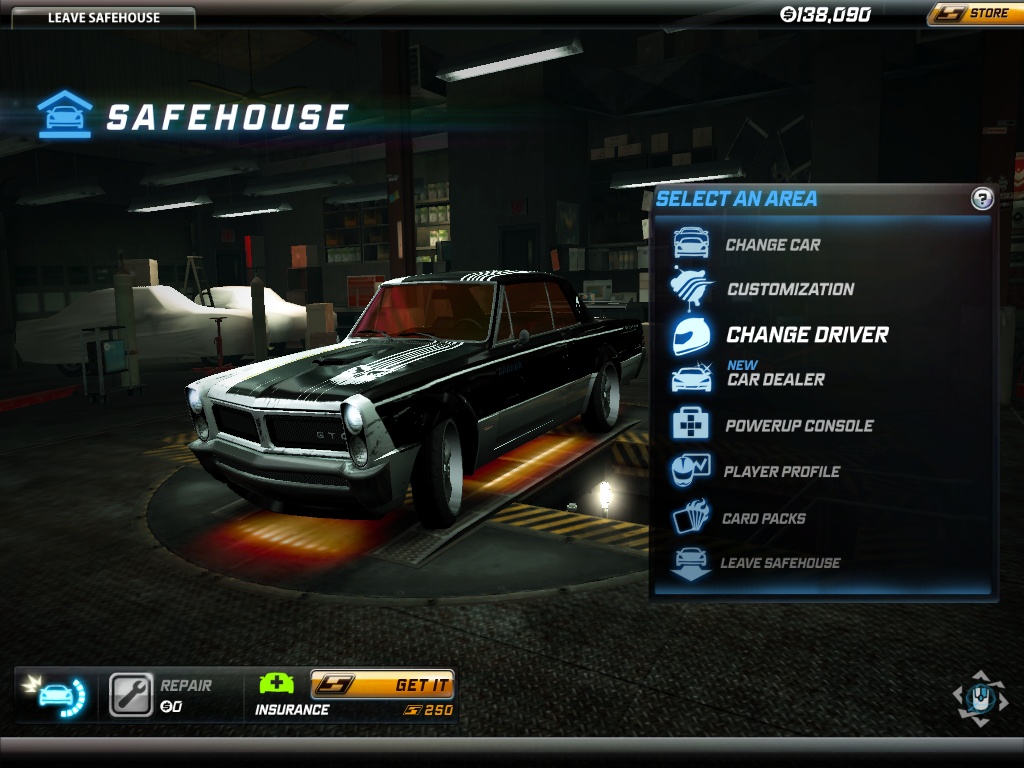Open the Customization area
Screen dimensions: 1024x768
tap(790, 289)
